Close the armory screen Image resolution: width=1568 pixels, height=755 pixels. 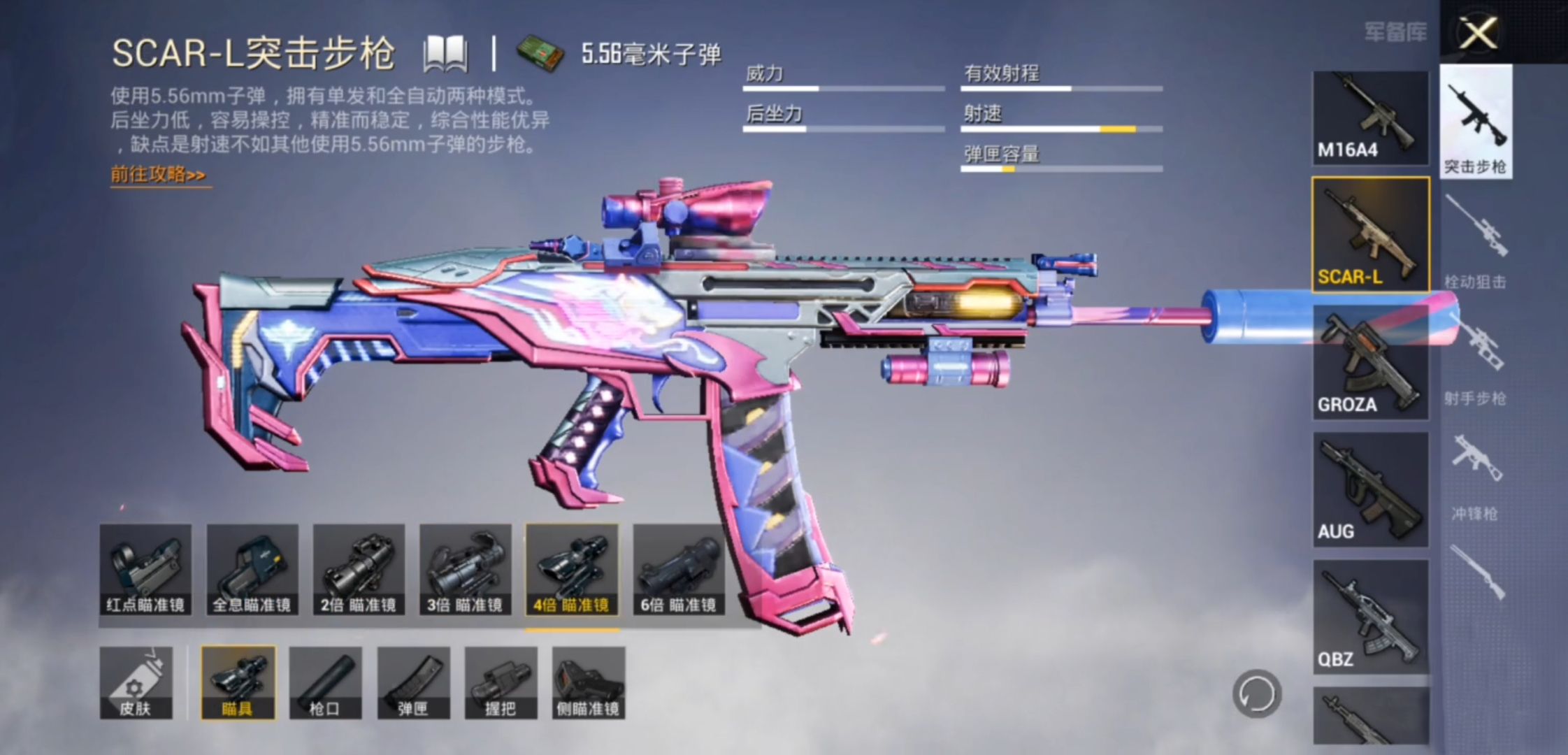click(x=1477, y=33)
